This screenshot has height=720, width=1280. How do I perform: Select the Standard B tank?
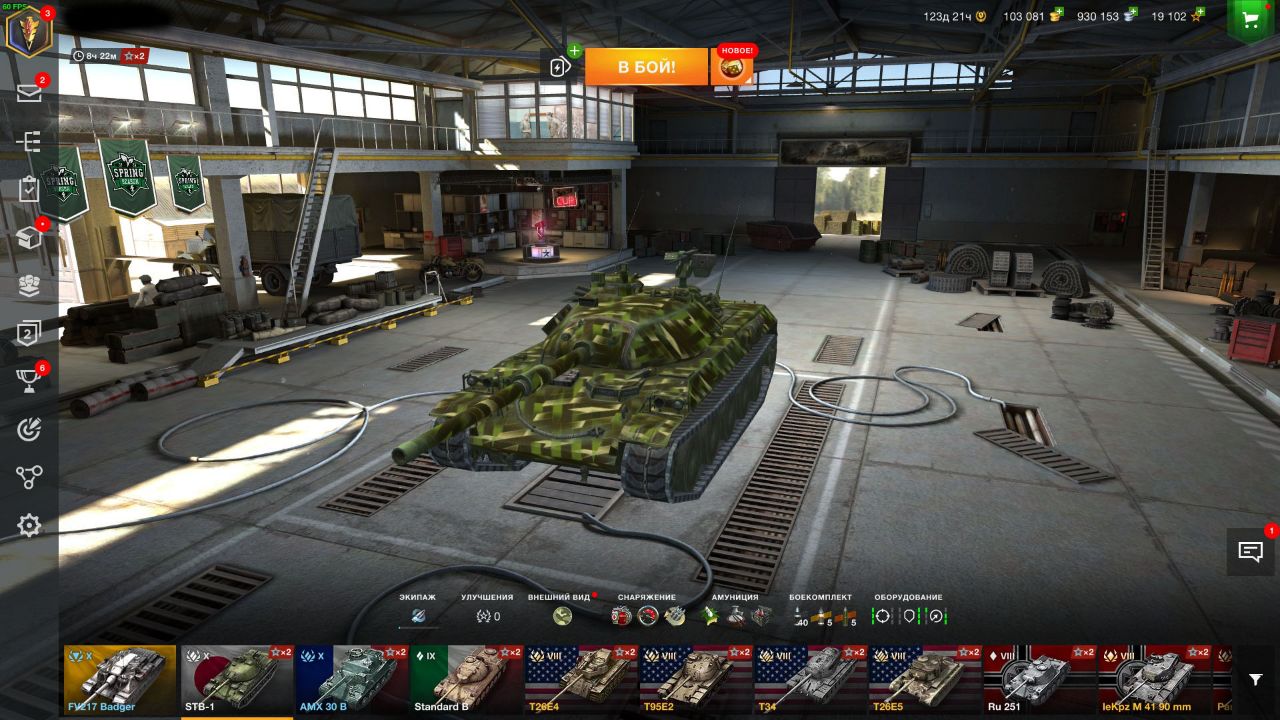tap(466, 679)
